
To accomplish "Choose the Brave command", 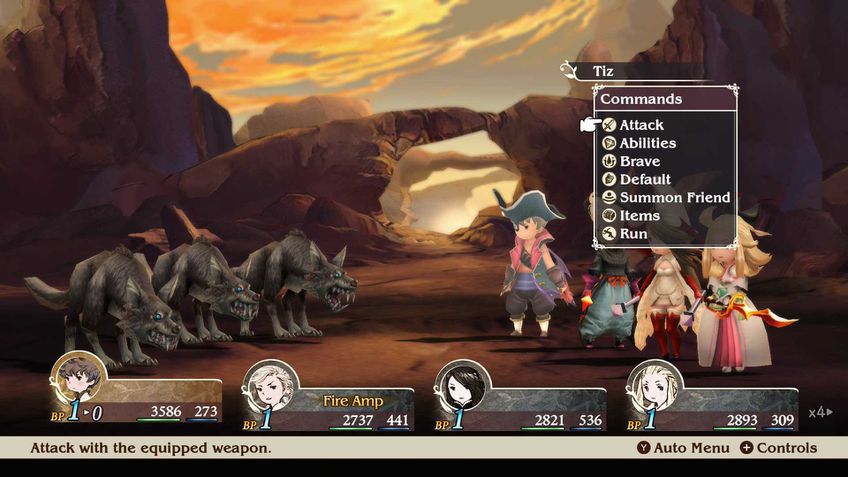I will [x=639, y=161].
